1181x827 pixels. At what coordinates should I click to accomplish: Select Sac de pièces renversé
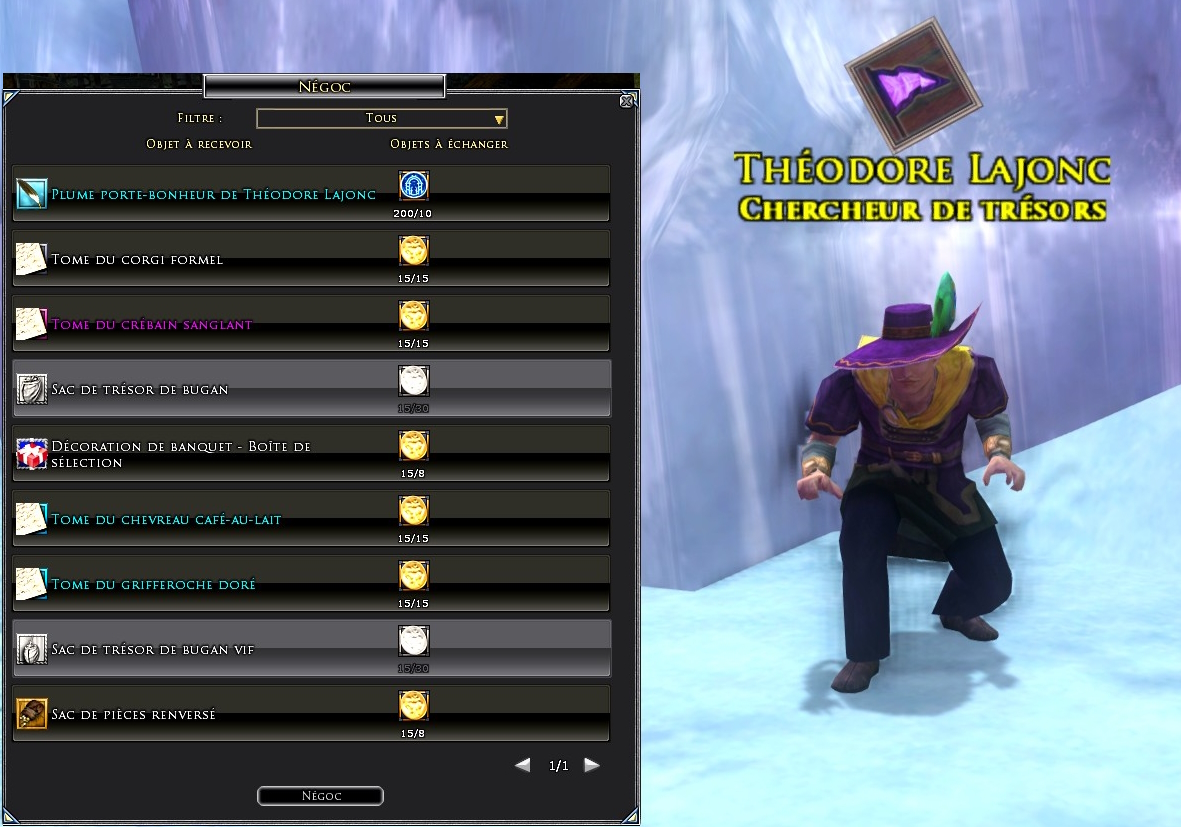(133, 714)
